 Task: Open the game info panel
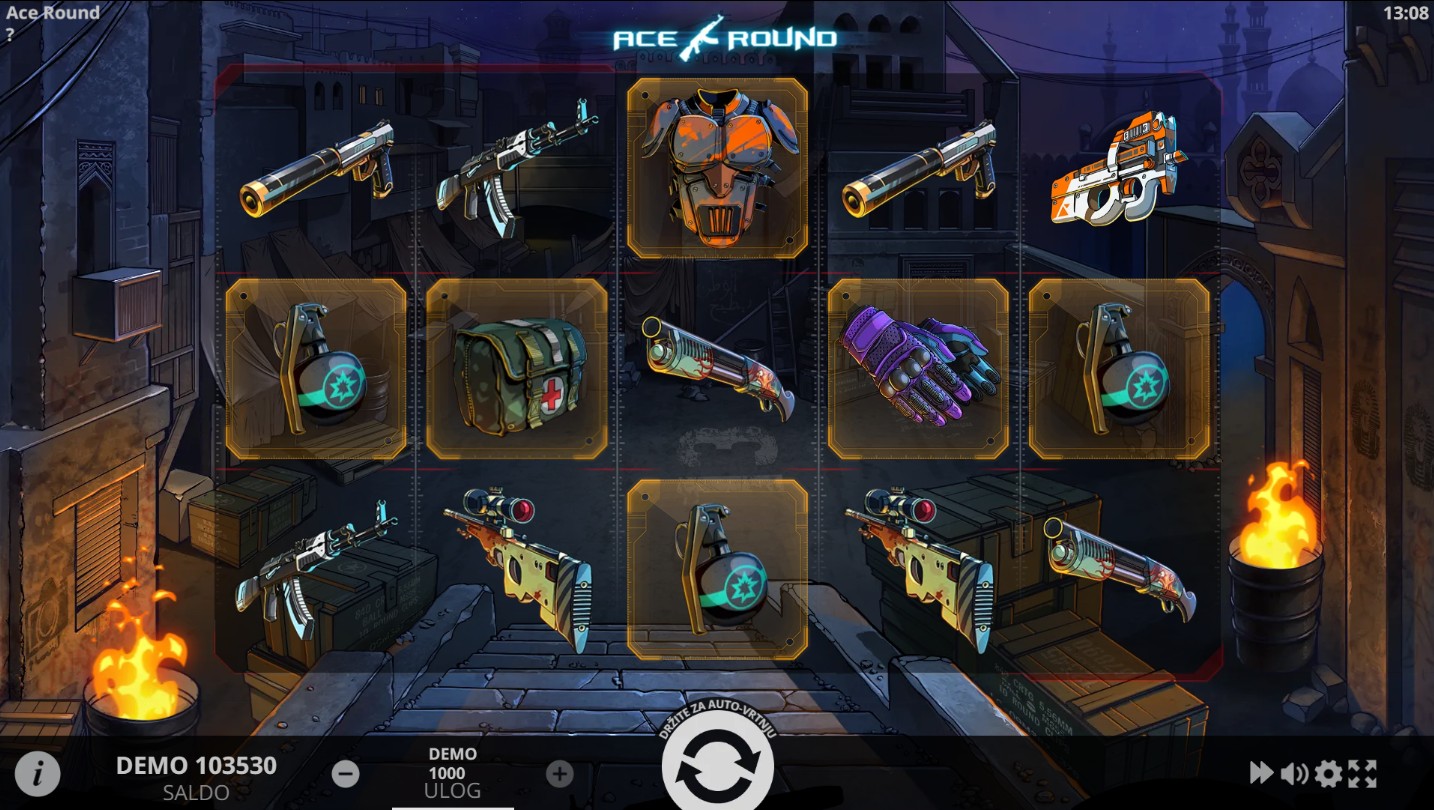(x=37, y=773)
